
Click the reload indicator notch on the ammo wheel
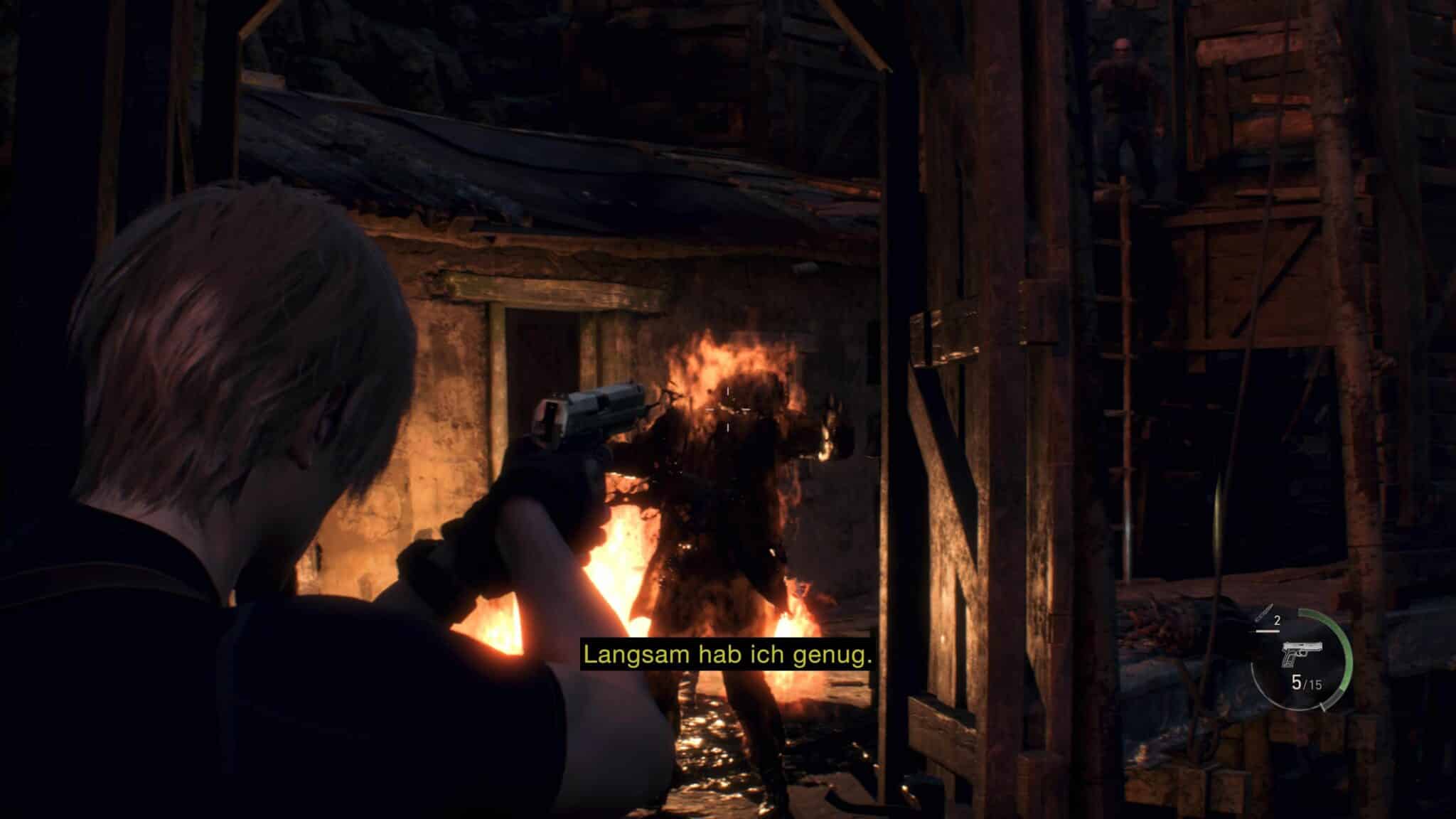tap(1322, 706)
